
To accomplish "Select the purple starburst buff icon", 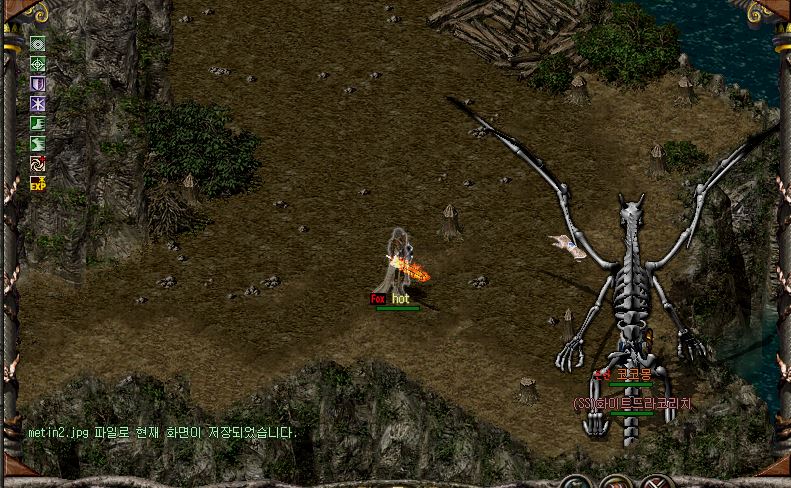I will click(x=37, y=103).
